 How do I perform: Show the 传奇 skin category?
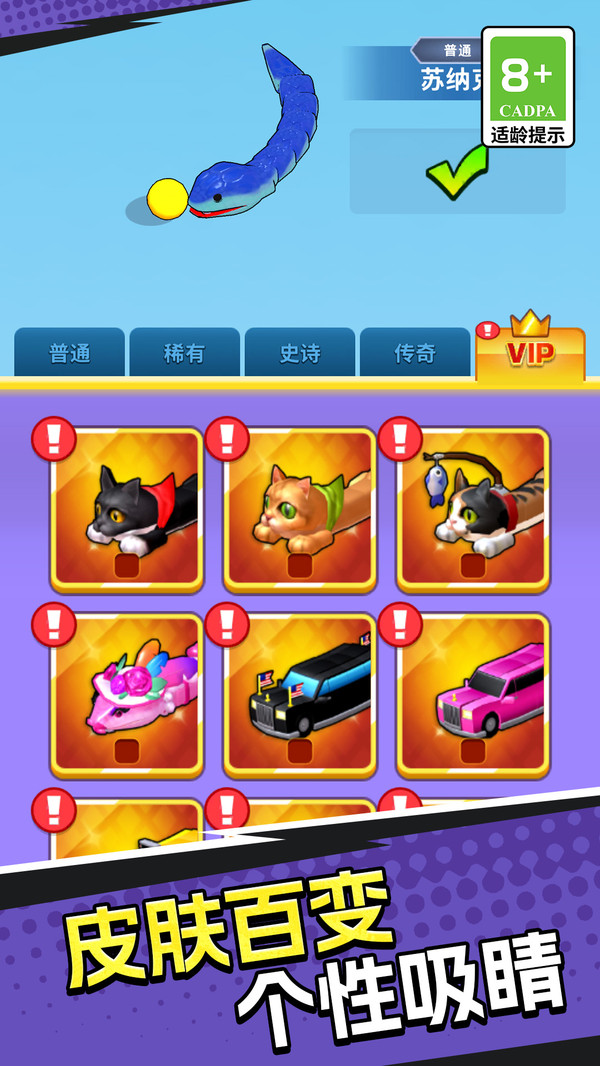pyautogui.click(x=414, y=353)
